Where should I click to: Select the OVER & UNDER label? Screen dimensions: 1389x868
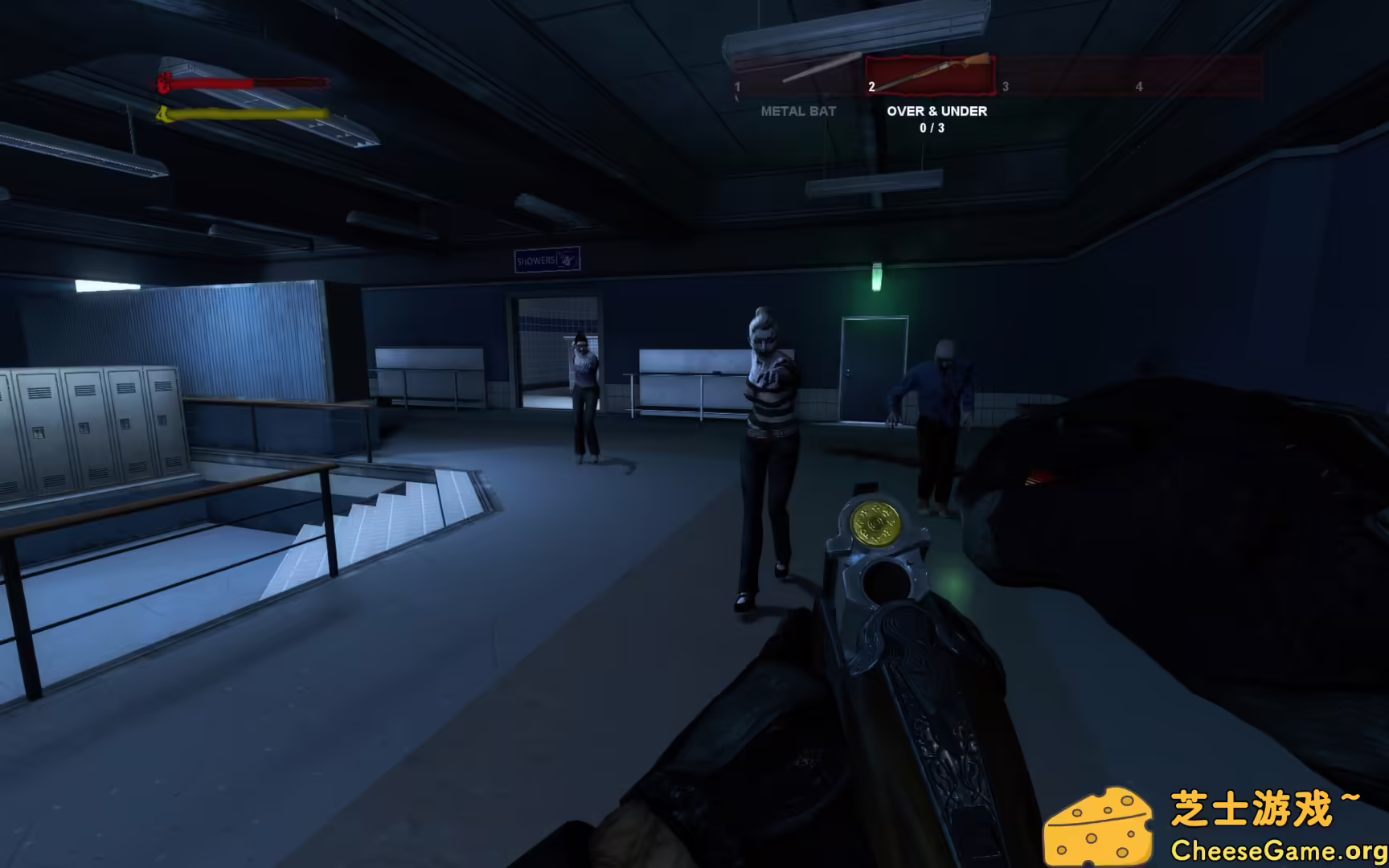pos(936,111)
